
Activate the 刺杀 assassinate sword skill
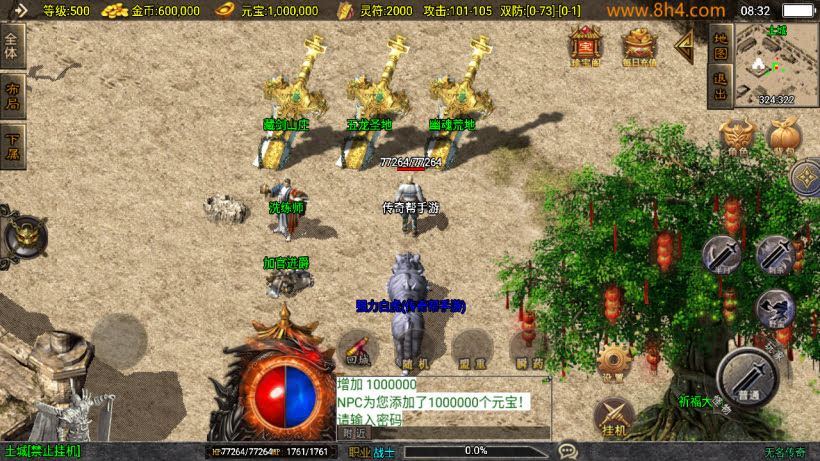pos(773,255)
